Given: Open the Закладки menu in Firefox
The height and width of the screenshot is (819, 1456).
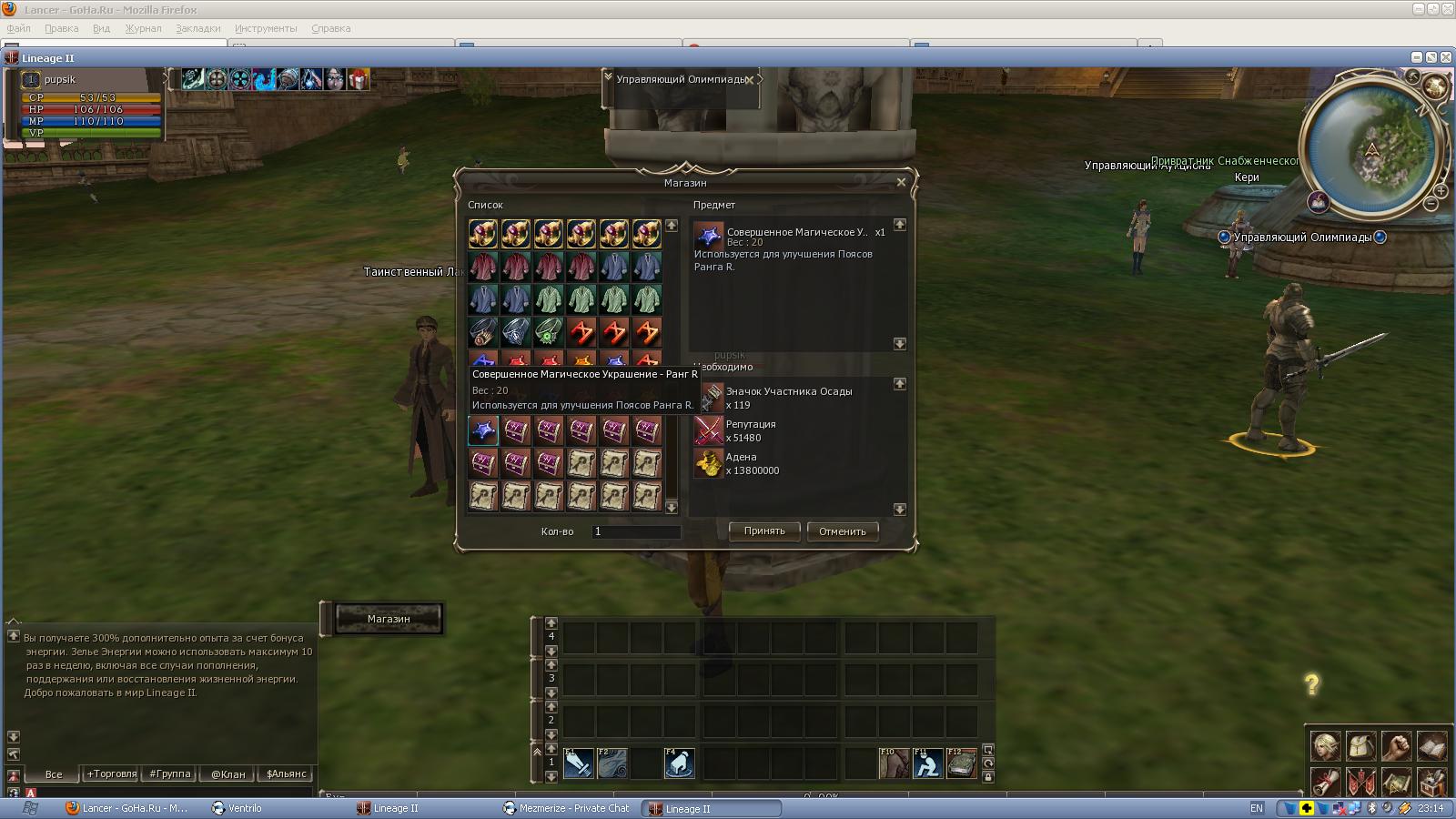Looking at the screenshot, I should [197, 28].
